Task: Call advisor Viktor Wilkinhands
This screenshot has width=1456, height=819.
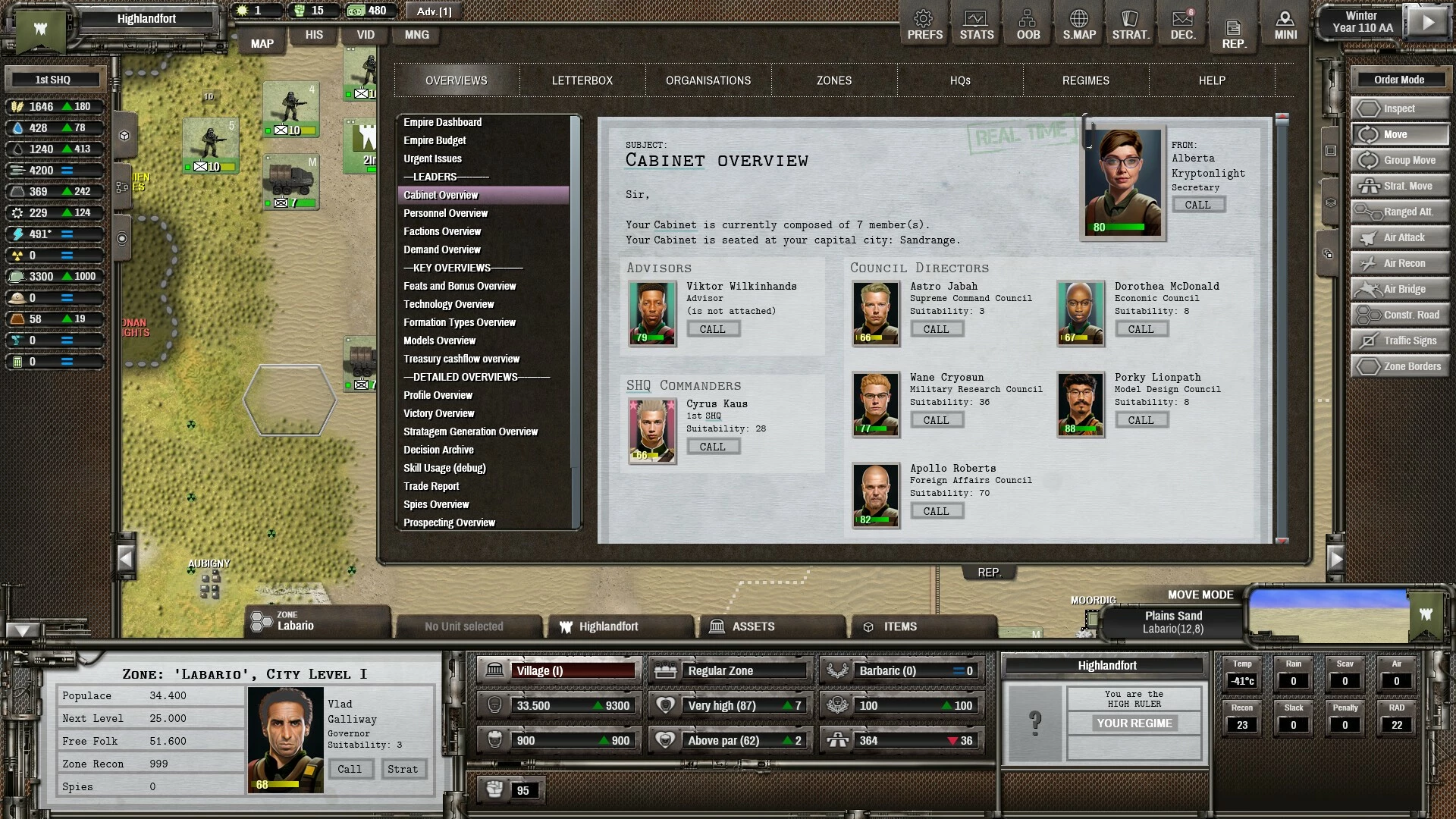Action: (x=712, y=329)
